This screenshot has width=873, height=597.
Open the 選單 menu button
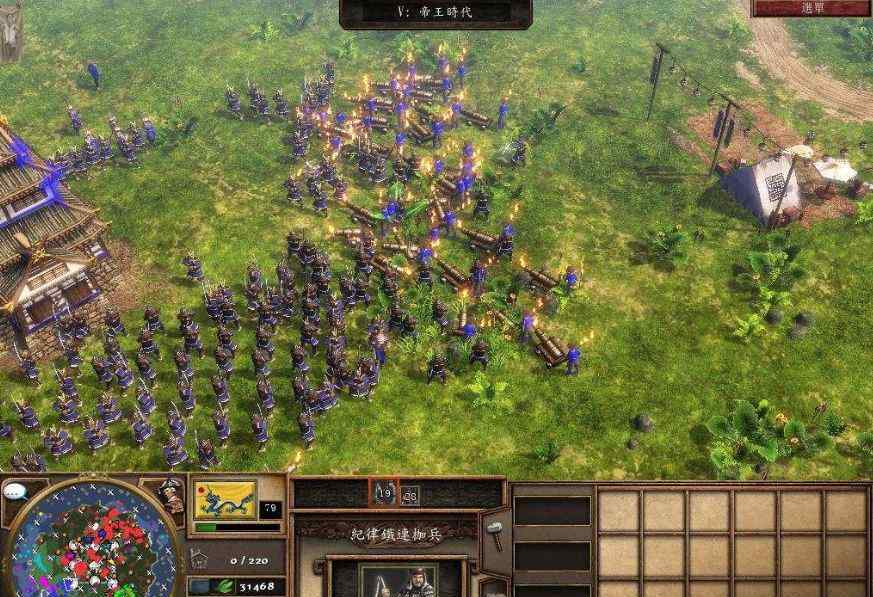(x=811, y=8)
